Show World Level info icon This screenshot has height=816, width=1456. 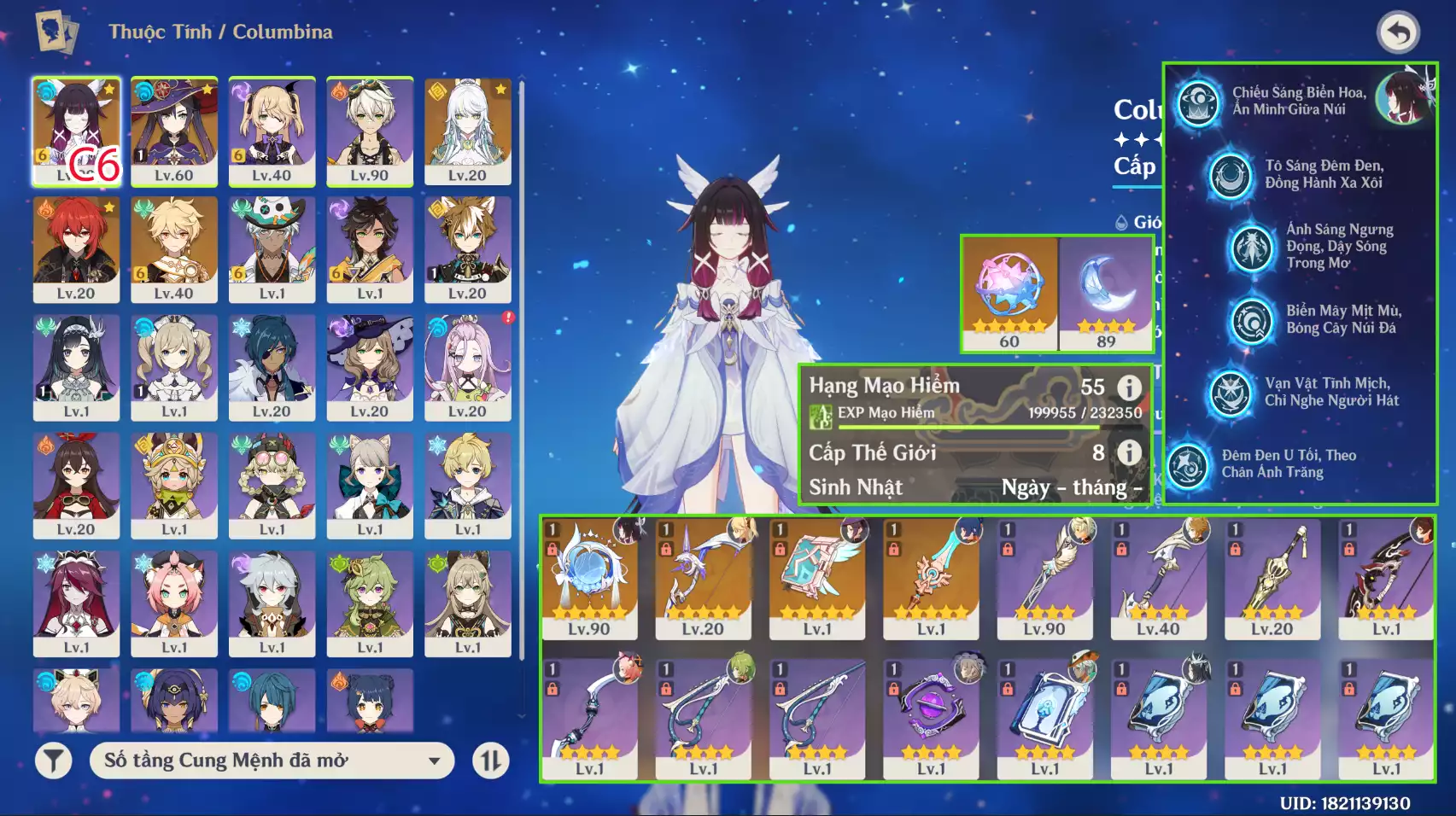pos(1129,452)
